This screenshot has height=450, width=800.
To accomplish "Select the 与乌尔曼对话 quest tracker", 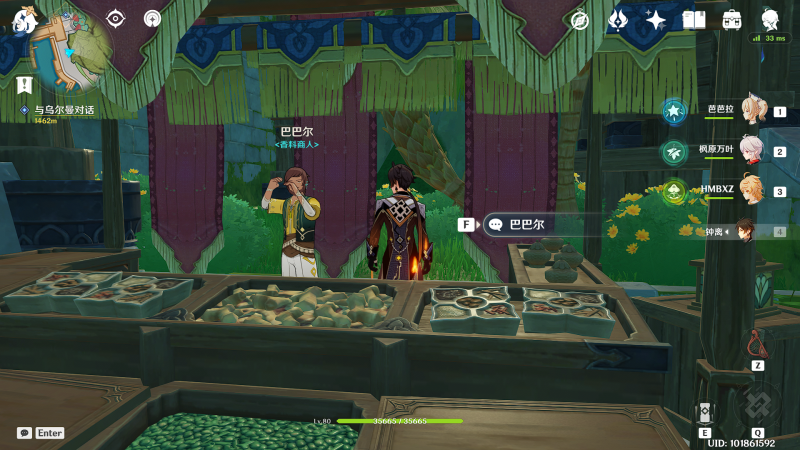I will tap(58, 110).
